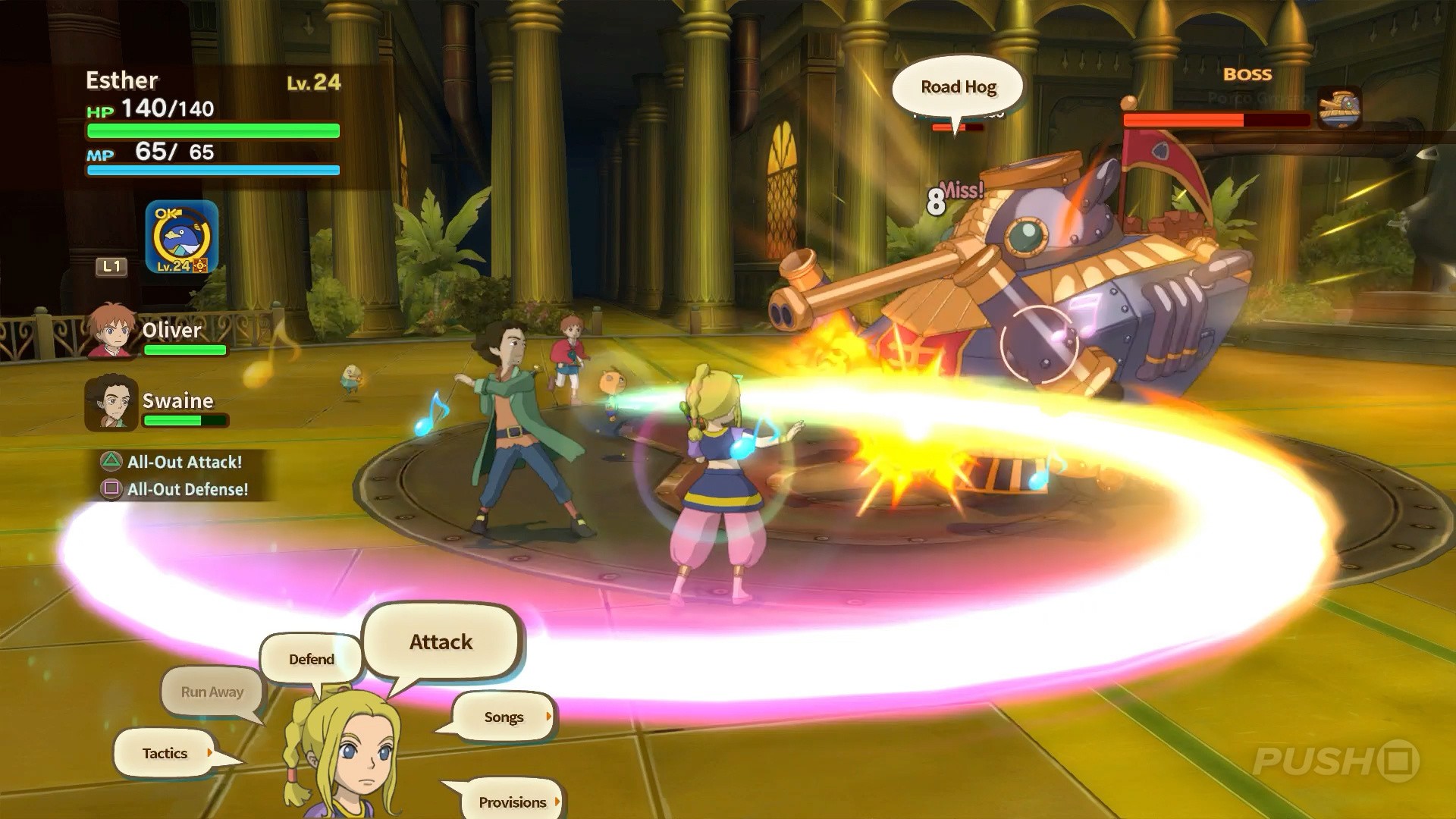
Task: Click the Road Hog name bubble
Action: (x=957, y=86)
